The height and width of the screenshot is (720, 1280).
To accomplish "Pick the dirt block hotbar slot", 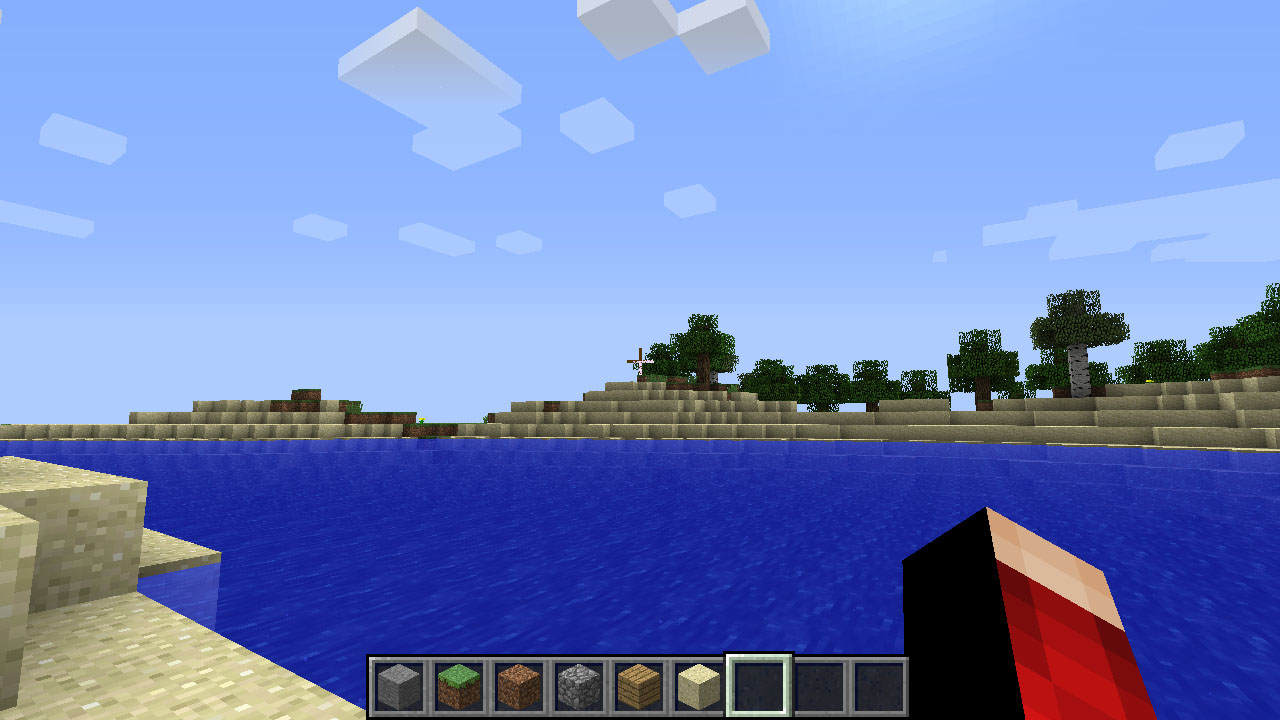I will (519, 686).
